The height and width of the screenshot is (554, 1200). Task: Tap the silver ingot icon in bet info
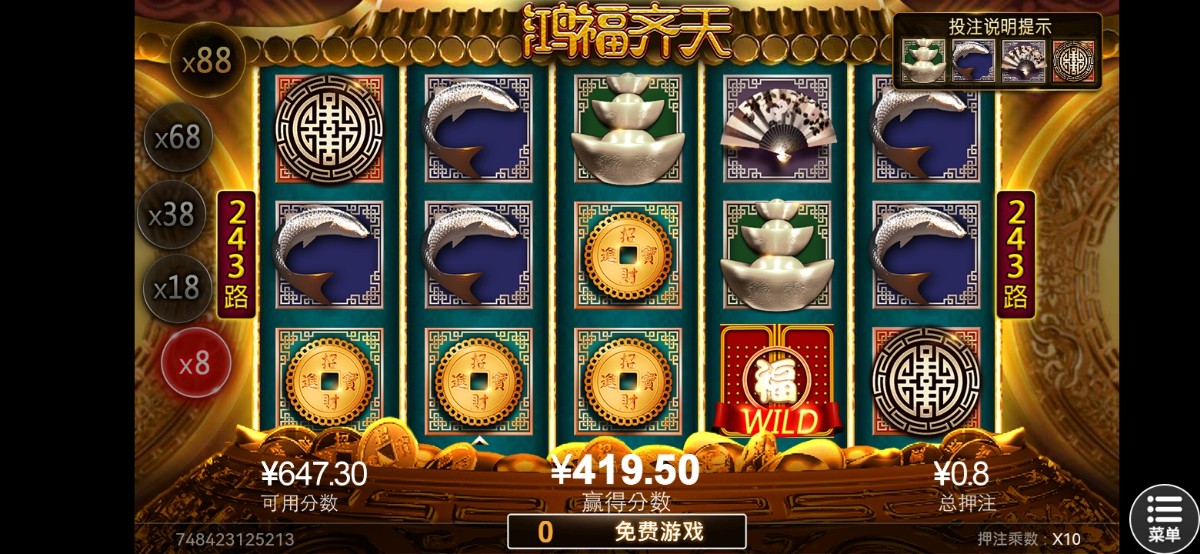pos(923,62)
